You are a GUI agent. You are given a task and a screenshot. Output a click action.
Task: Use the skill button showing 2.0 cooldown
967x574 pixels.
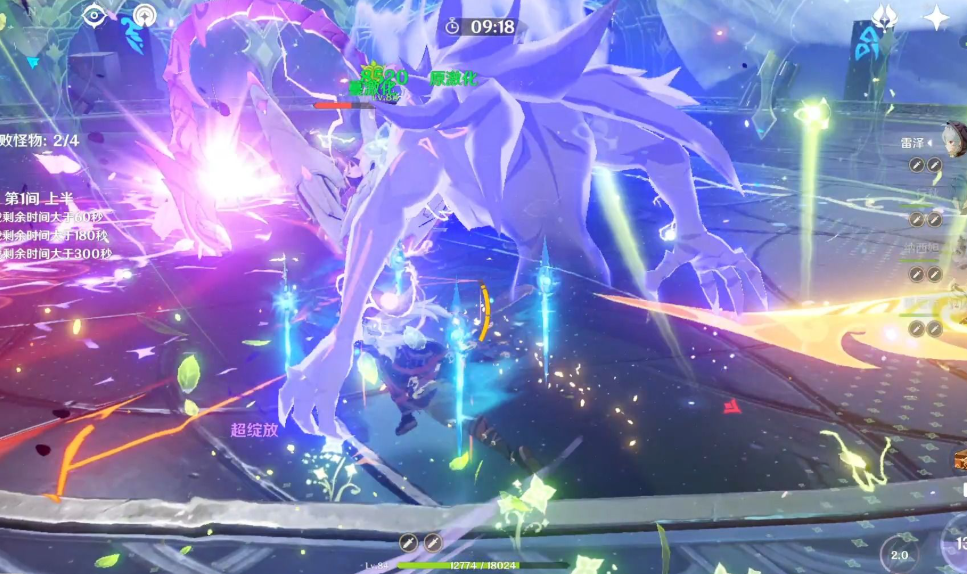click(899, 553)
